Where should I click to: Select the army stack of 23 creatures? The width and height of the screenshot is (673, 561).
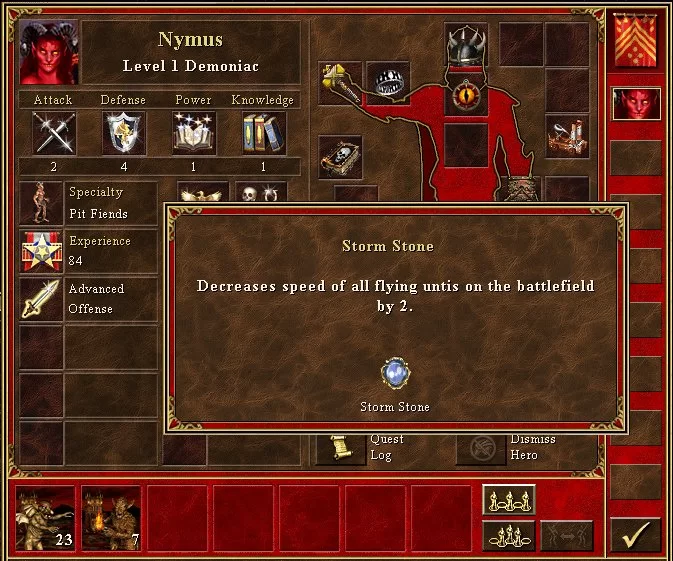45,518
